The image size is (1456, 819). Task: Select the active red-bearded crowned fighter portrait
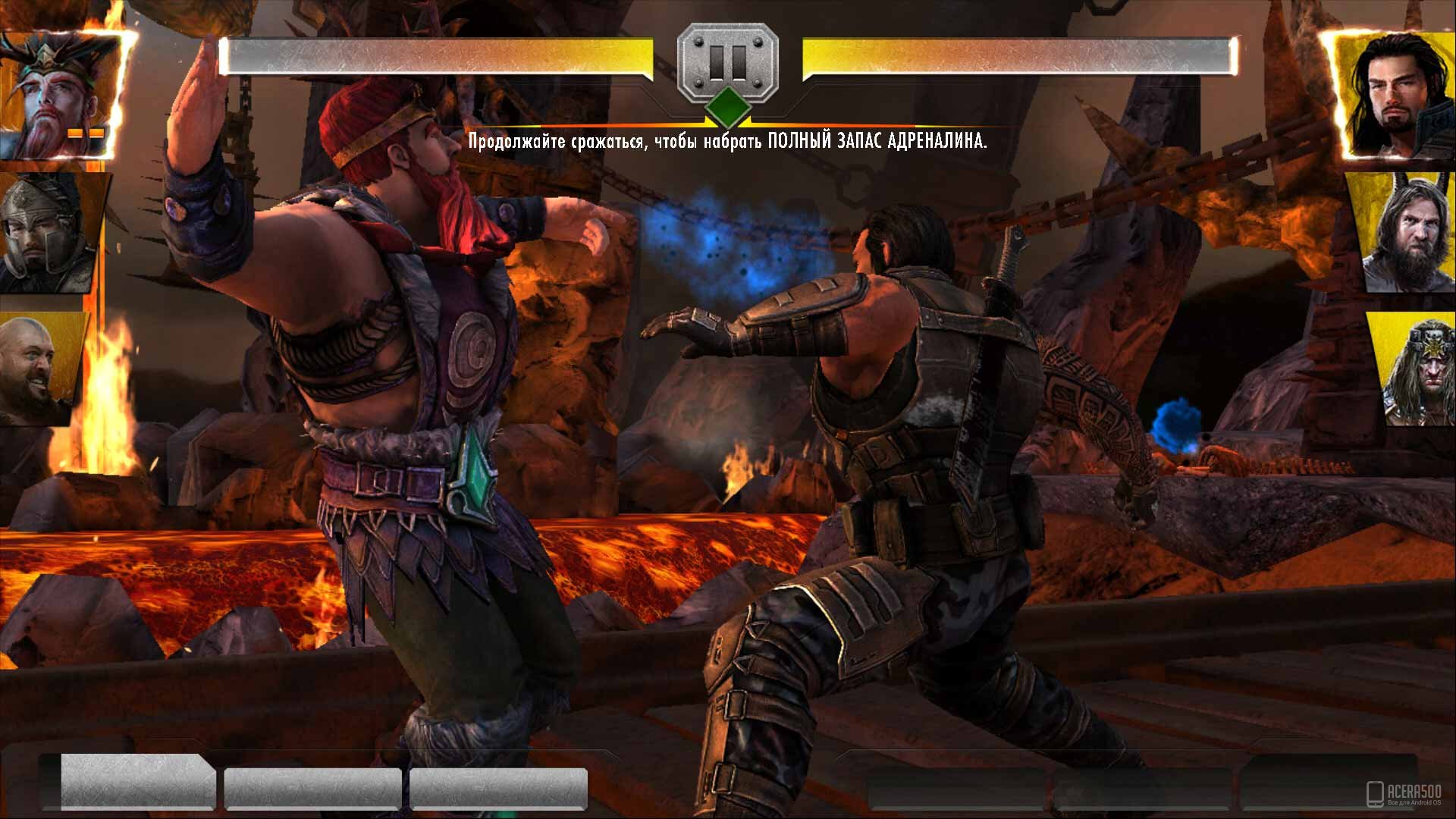pyautogui.click(x=61, y=95)
